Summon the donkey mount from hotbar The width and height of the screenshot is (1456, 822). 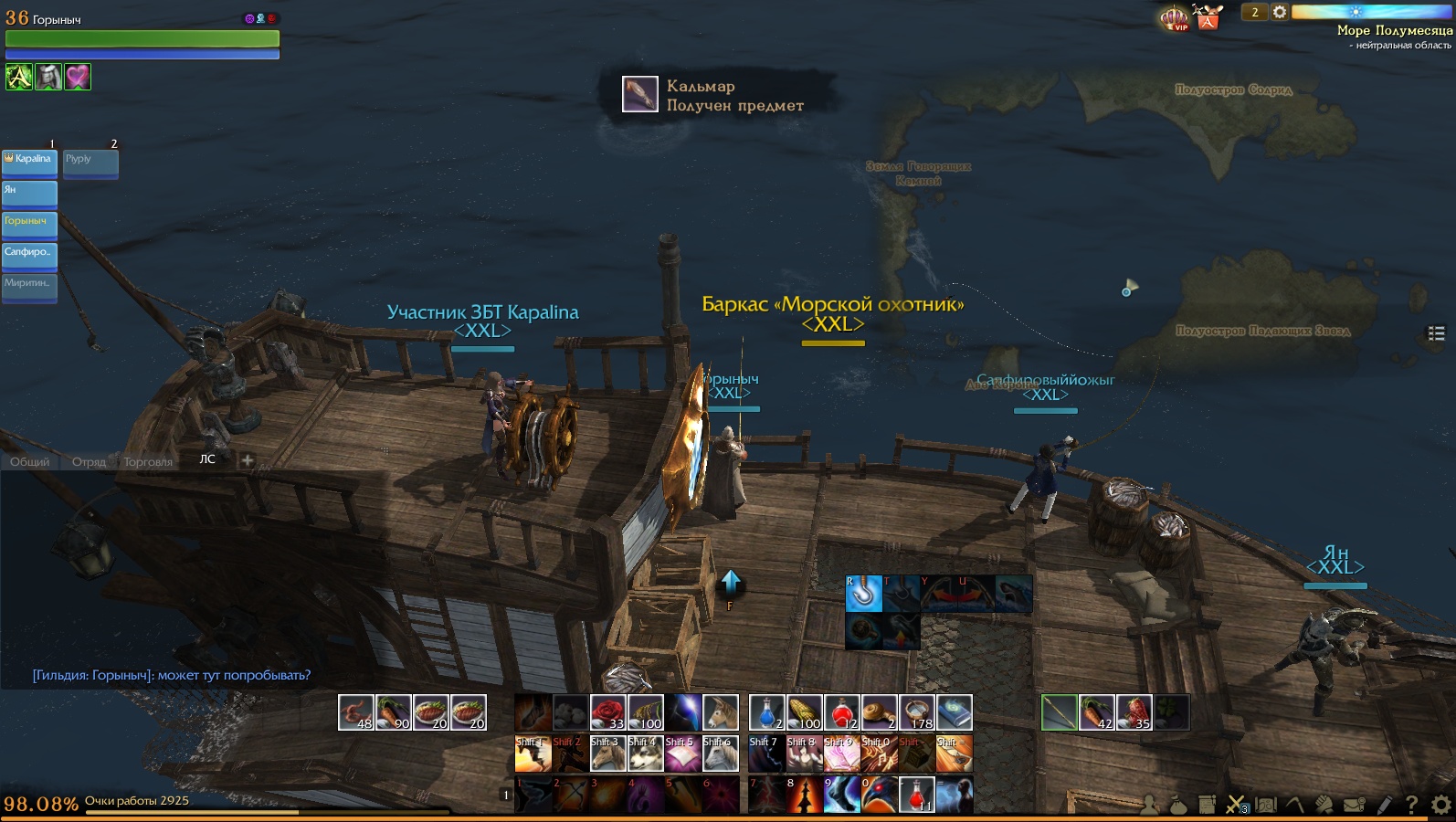coord(720,712)
